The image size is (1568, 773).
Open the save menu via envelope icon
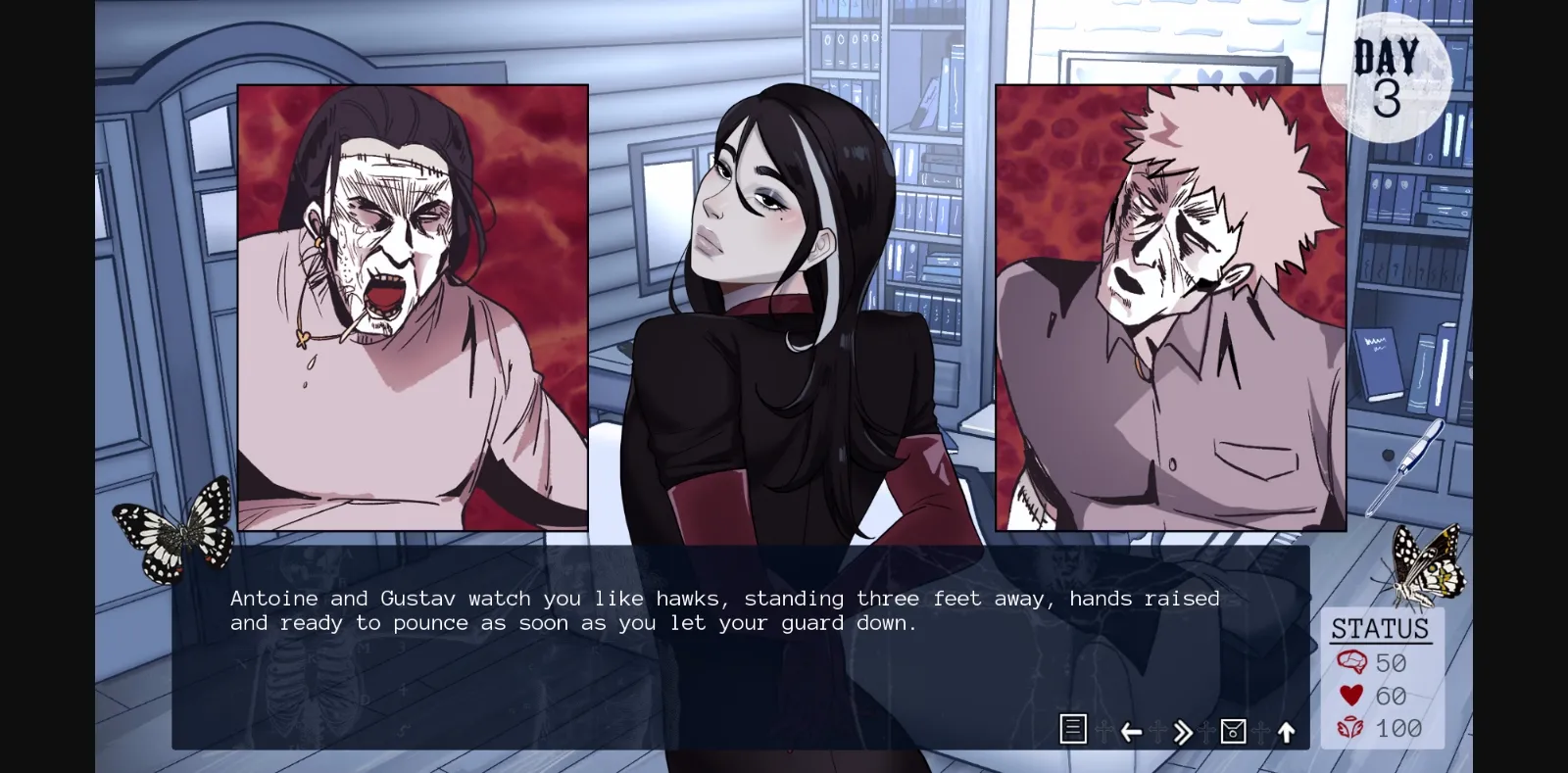(x=1233, y=731)
